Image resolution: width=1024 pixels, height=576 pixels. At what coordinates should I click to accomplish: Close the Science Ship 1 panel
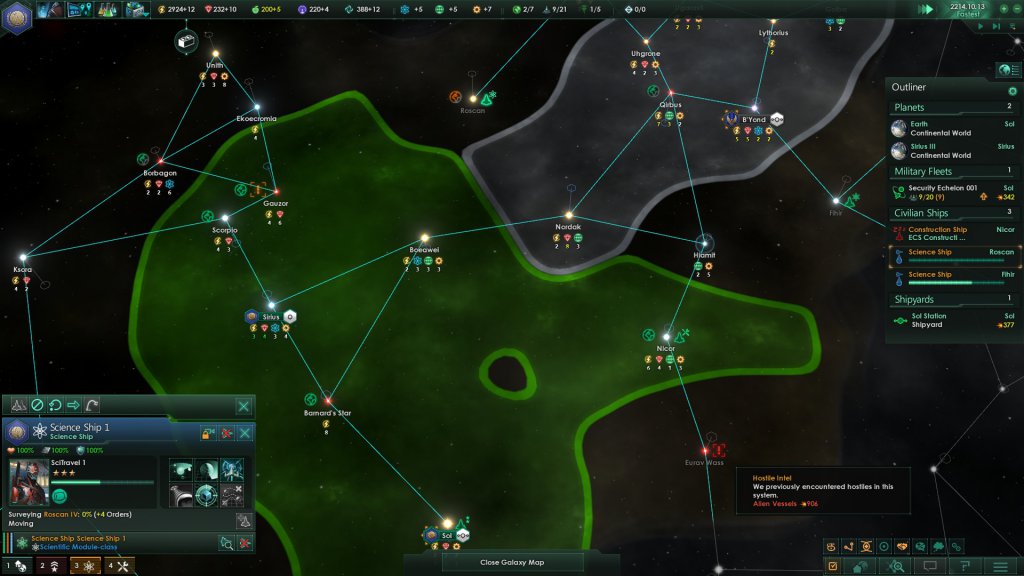pos(244,434)
